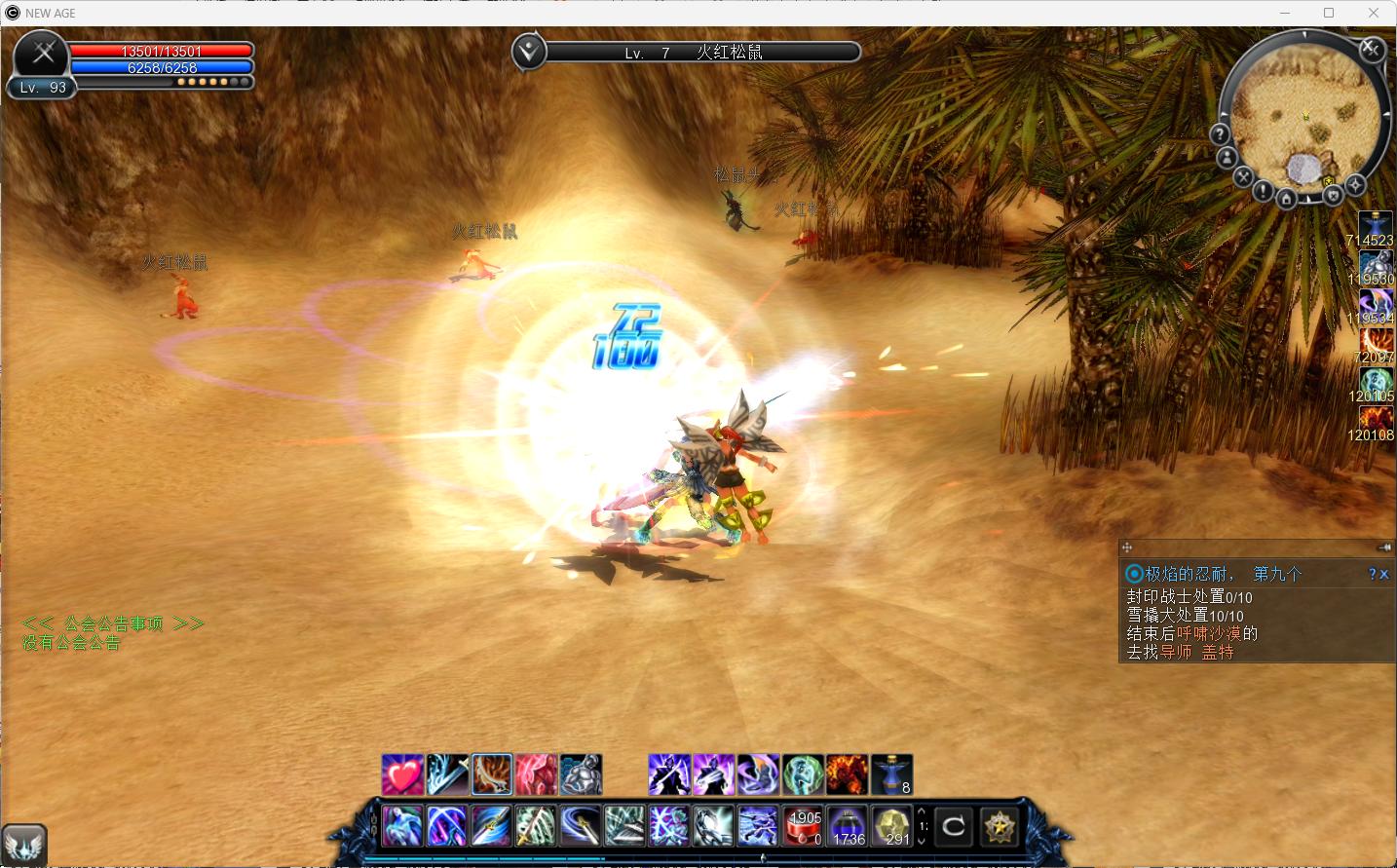The width and height of the screenshot is (1397, 868).
Task: Use the blue flask item with count 8
Action: [x=891, y=774]
